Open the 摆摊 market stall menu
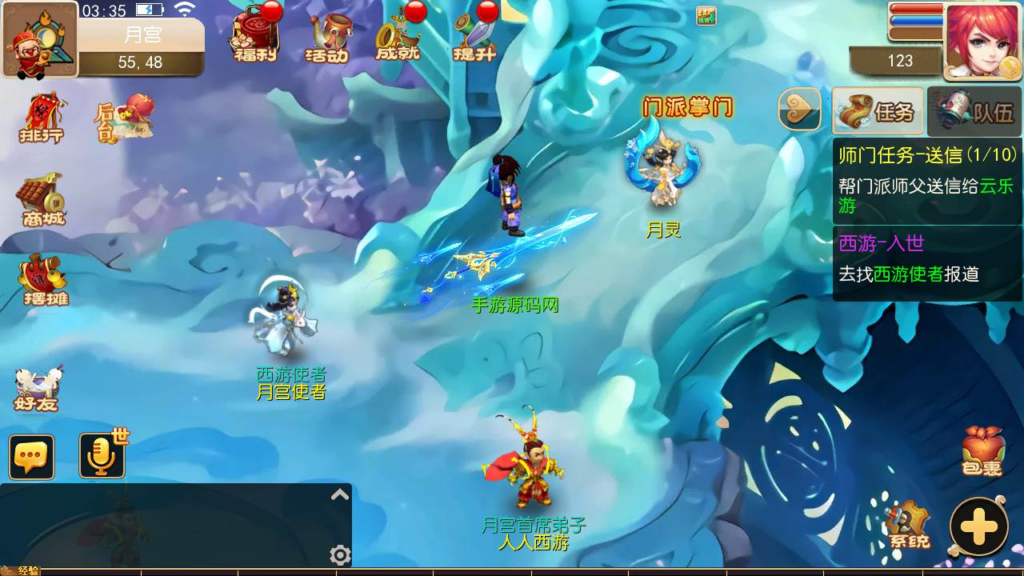This screenshot has height=576, width=1024. (43, 279)
